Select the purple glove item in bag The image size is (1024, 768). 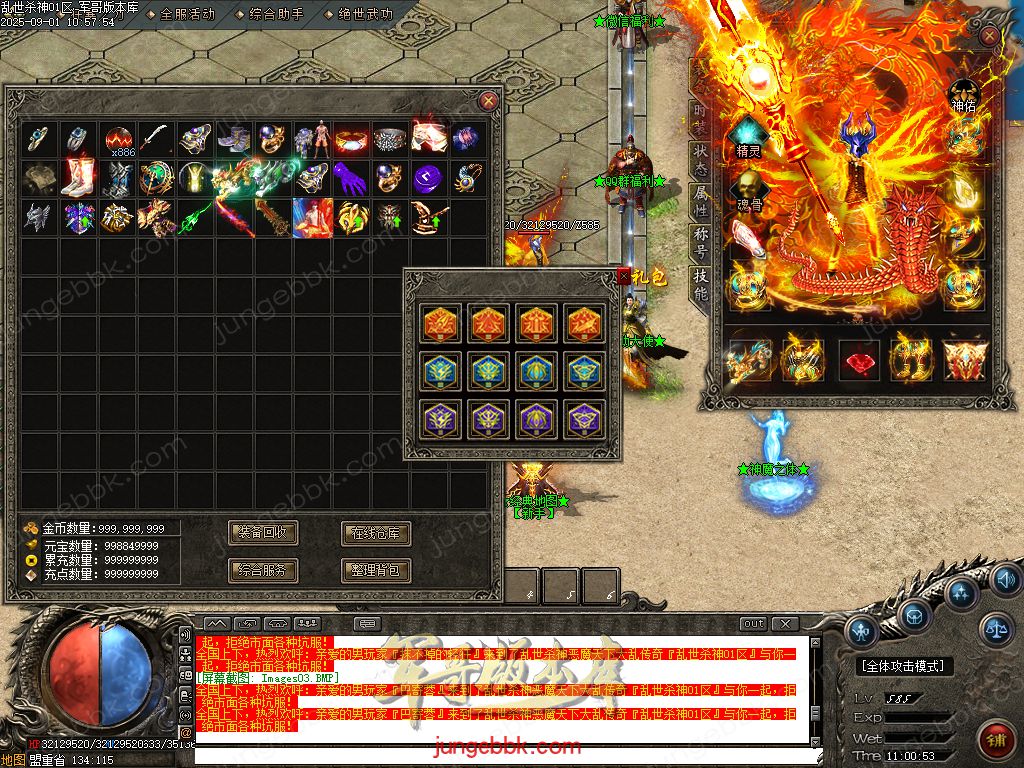[x=350, y=178]
